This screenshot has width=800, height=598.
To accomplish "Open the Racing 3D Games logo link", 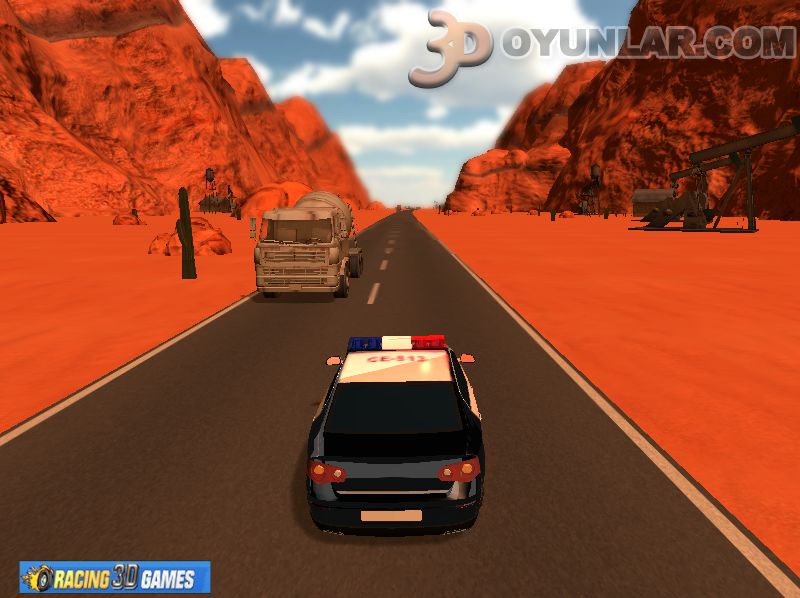I will (115, 577).
